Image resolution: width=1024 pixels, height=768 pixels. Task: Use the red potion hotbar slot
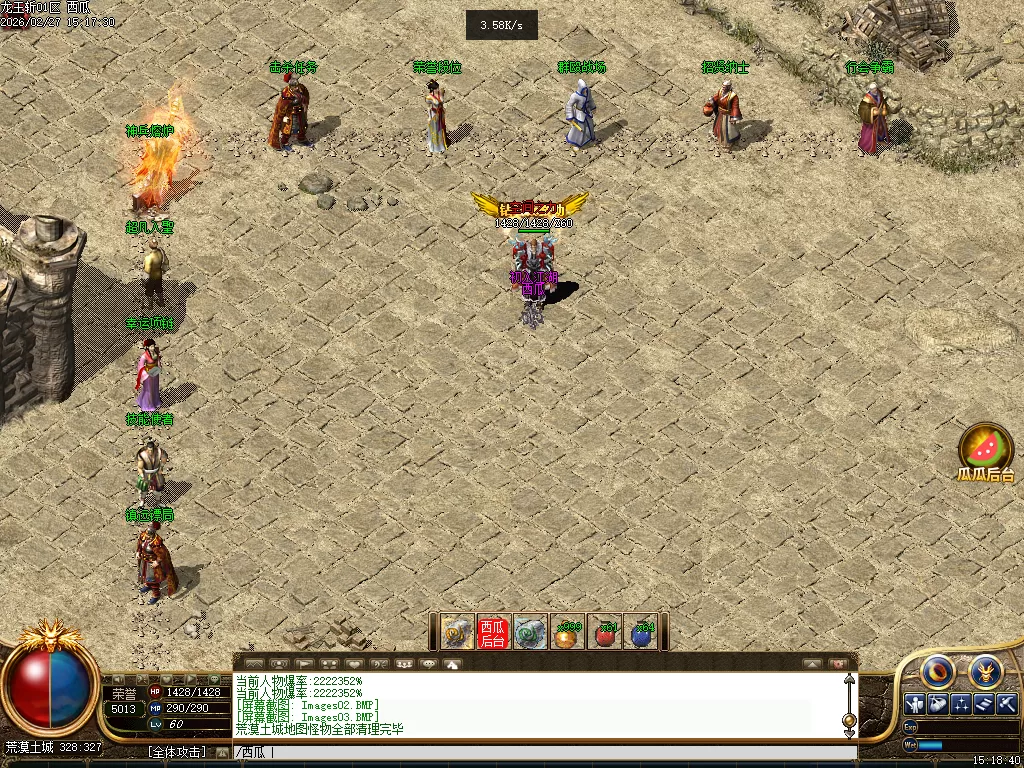coord(606,632)
